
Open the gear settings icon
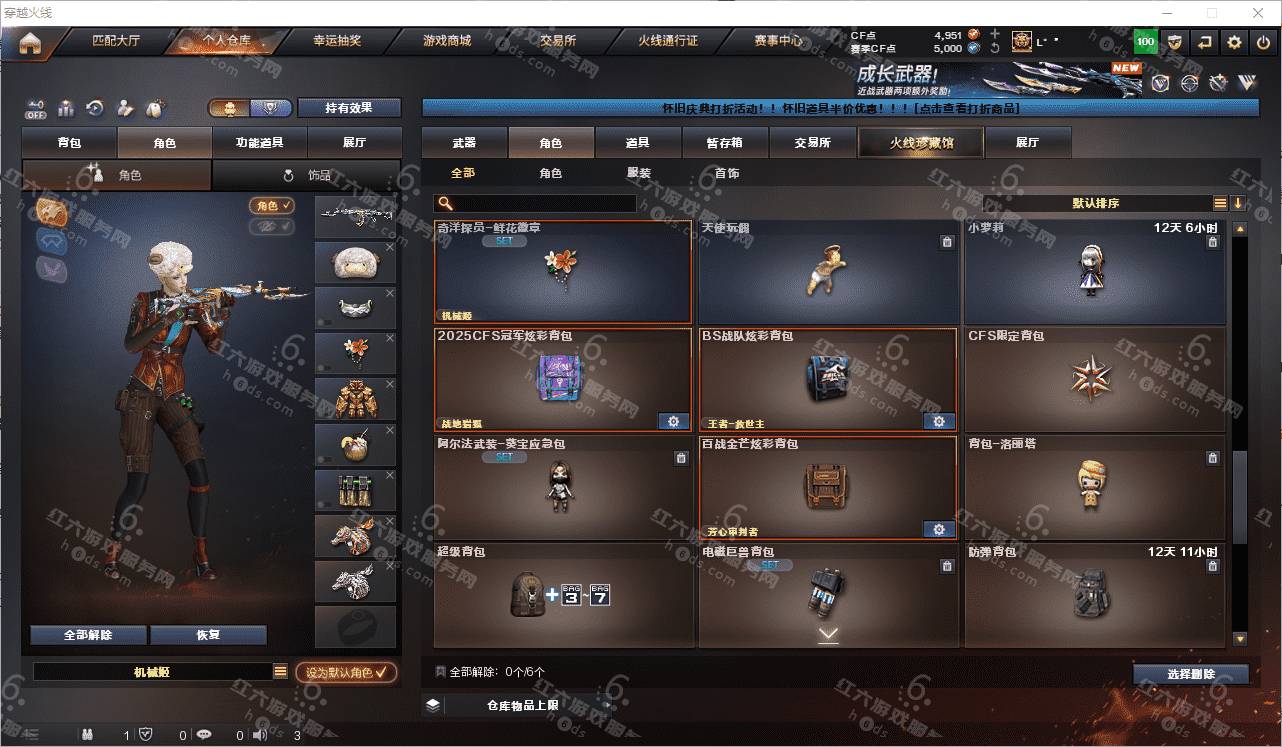click(1234, 42)
